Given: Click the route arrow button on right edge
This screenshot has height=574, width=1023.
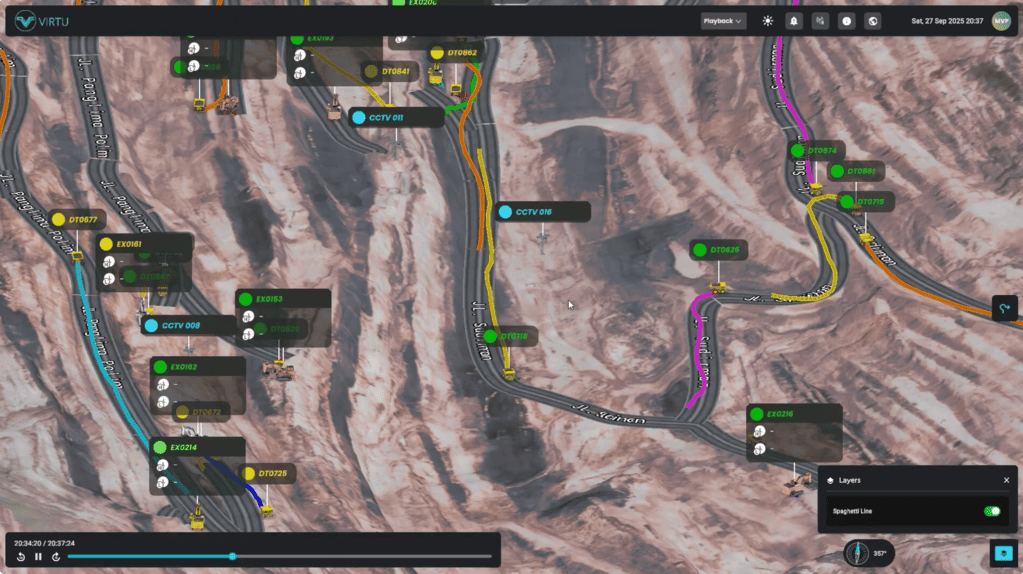Looking at the screenshot, I should click(1005, 308).
